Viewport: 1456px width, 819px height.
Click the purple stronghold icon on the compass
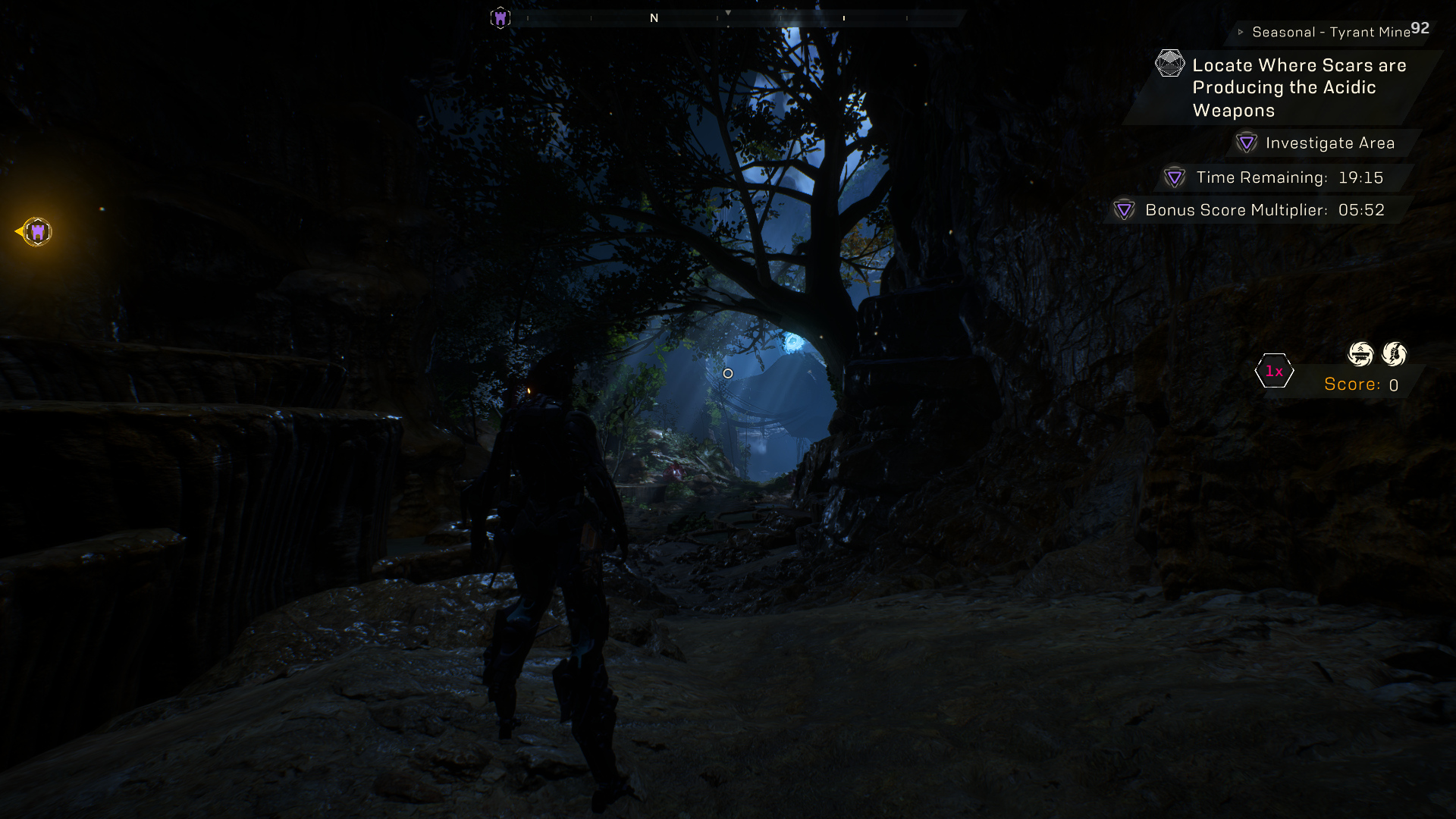click(x=500, y=17)
